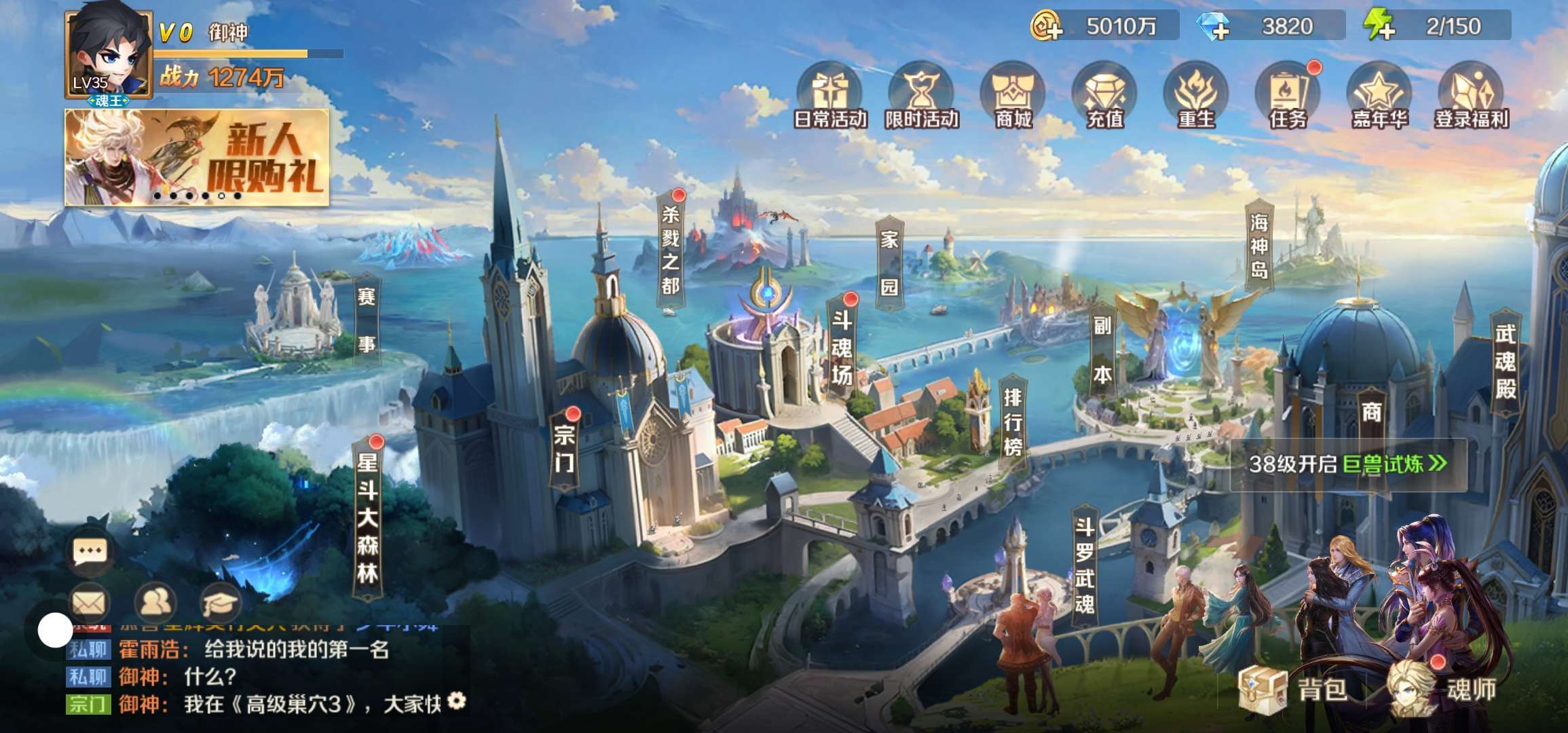
Task: Add more gold coins
Action: [1046, 27]
